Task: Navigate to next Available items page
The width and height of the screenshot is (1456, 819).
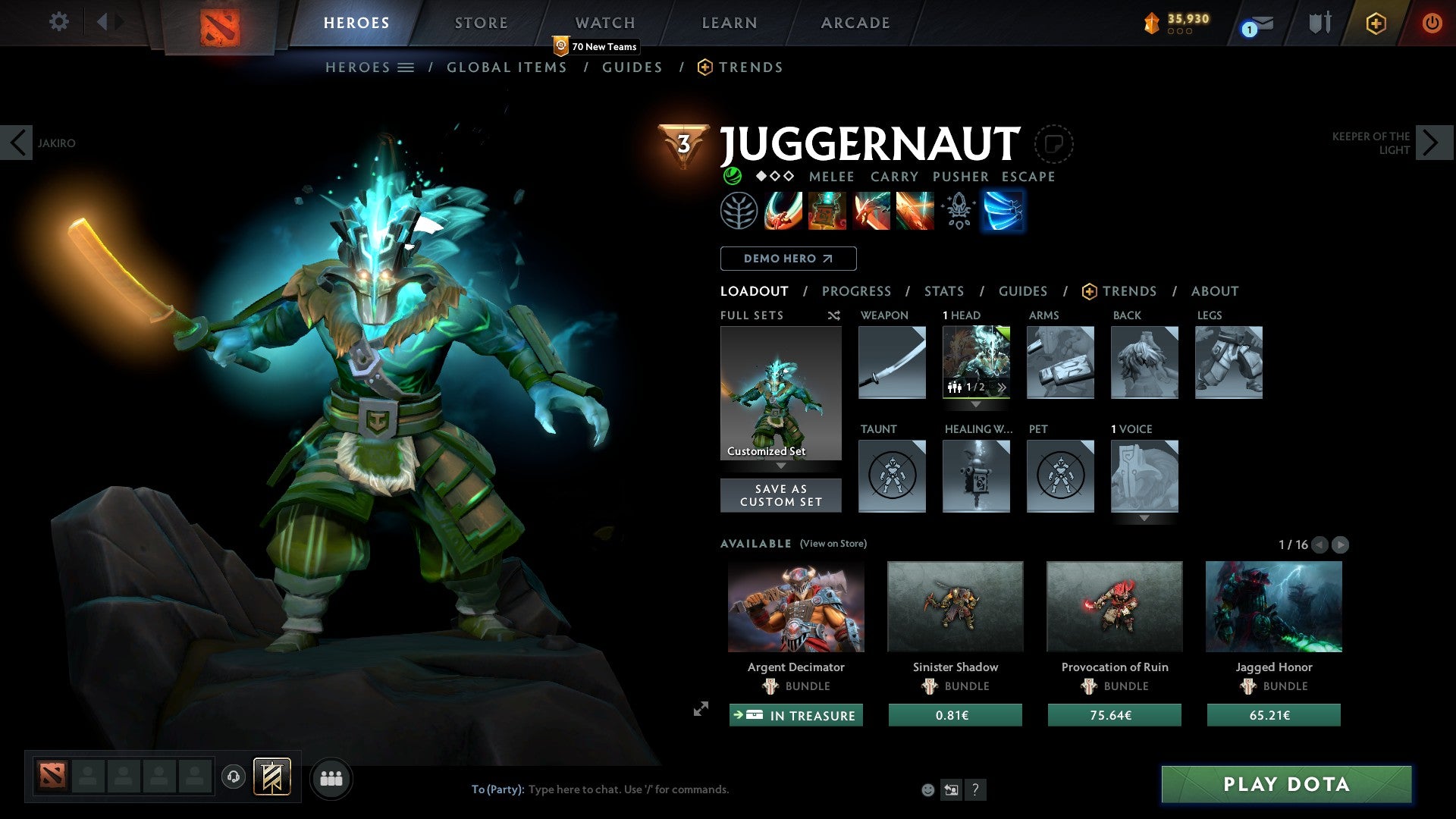Action: click(1341, 544)
